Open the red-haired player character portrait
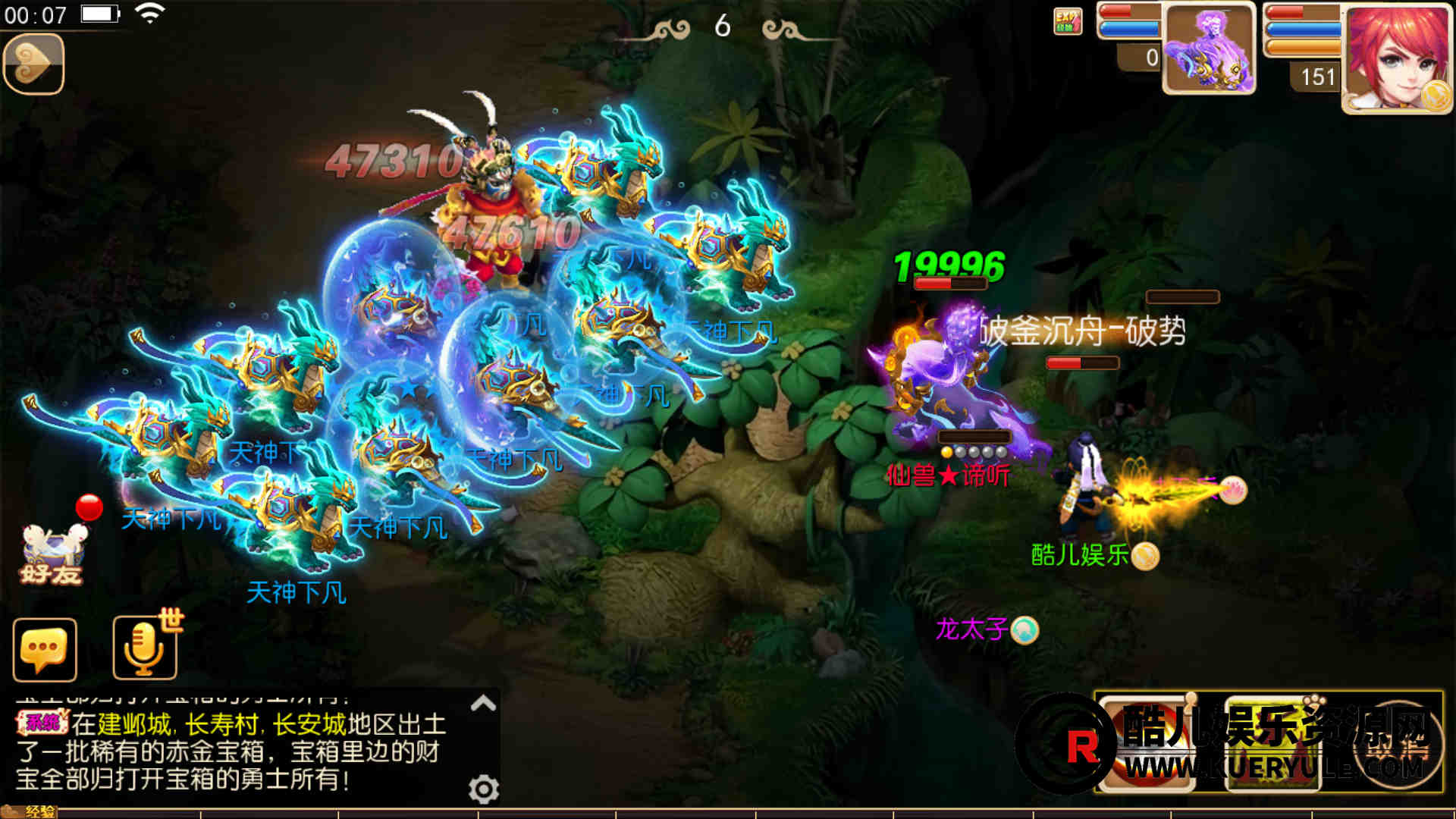Image resolution: width=1456 pixels, height=819 pixels. coord(1397,59)
